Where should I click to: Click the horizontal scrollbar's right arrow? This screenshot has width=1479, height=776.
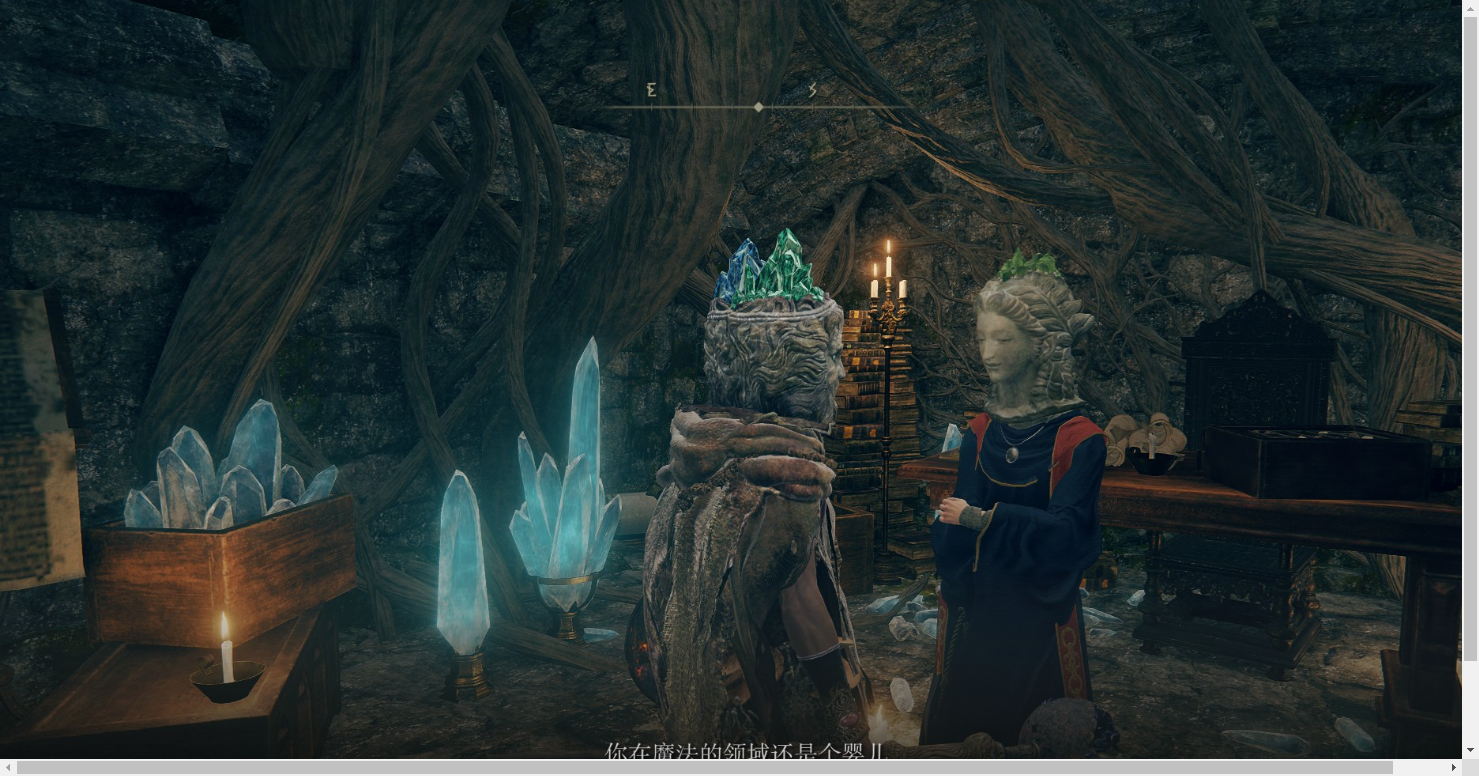(1453, 767)
